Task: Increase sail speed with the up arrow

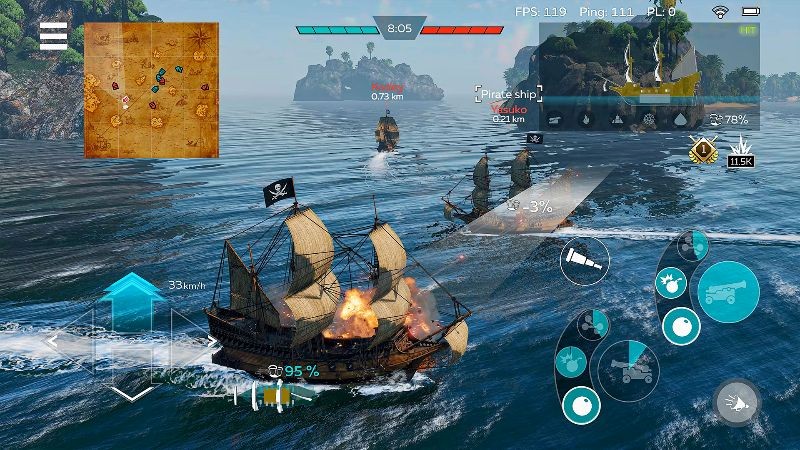Action: click(133, 289)
